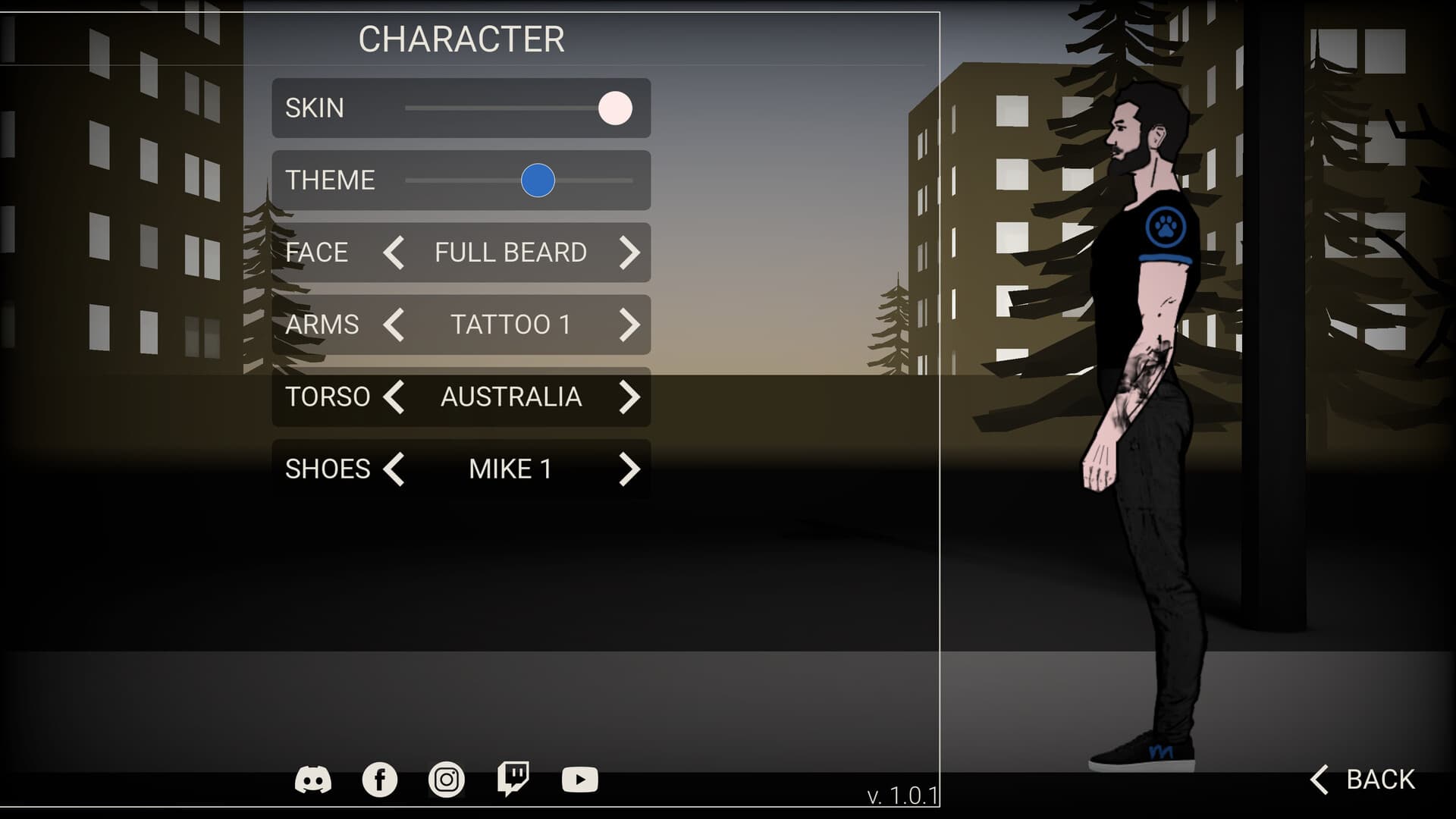Switch SHOES backward from MIKE 1

(x=396, y=469)
